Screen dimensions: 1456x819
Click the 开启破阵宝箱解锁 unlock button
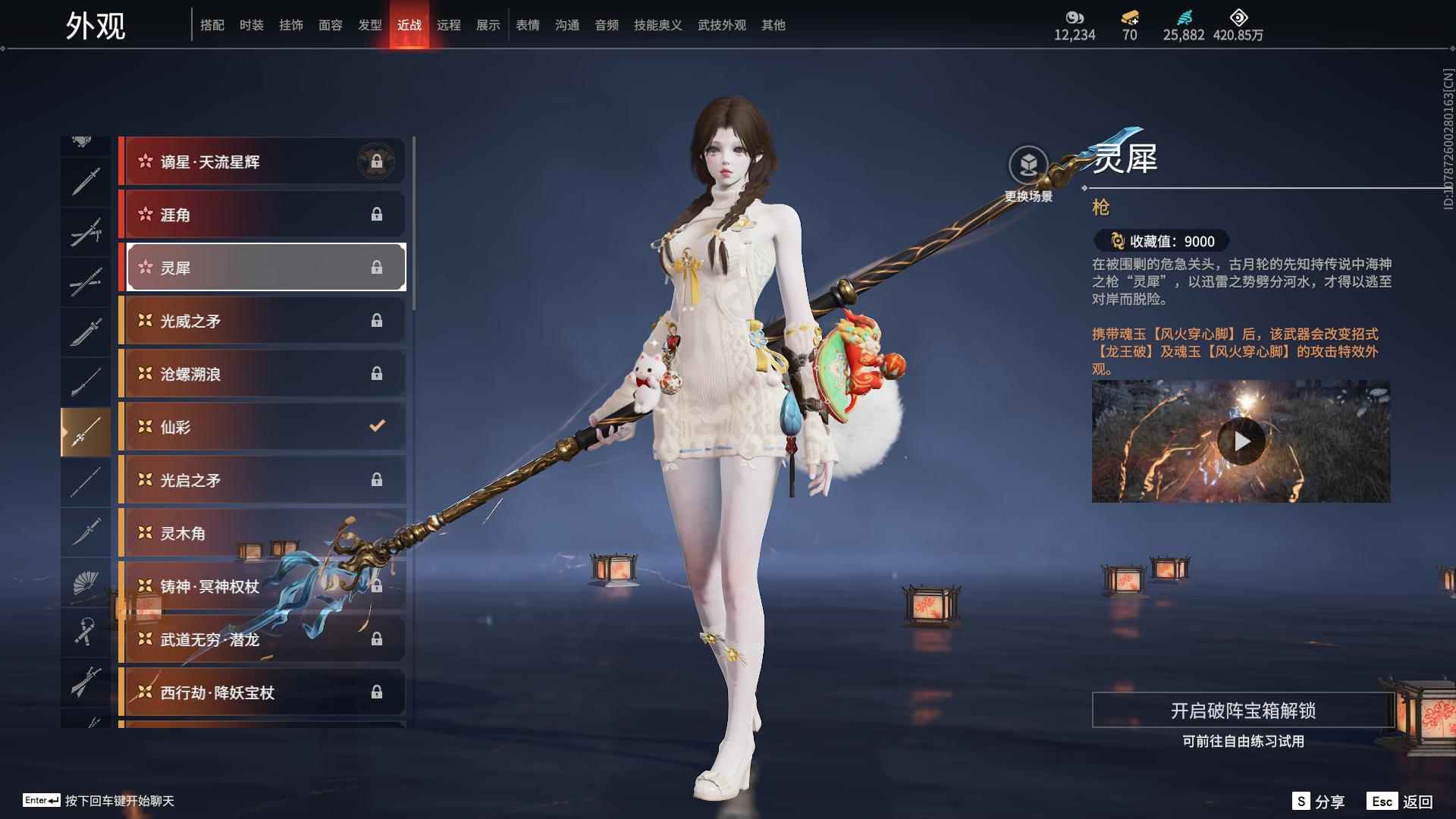(1242, 711)
